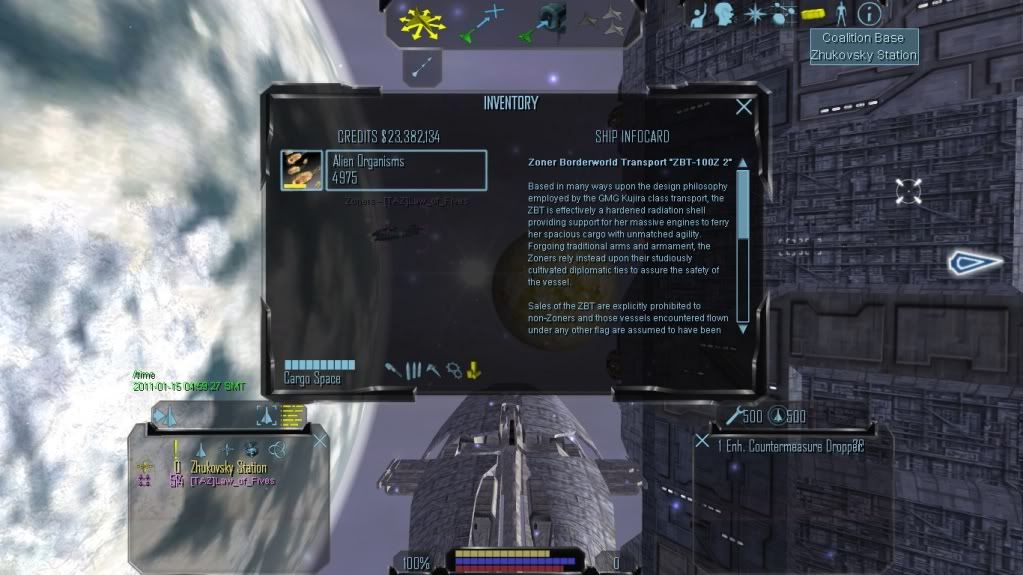This screenshot has height=575, width=1023.
Task: Select the yellow commodities filter arrow
Action: 473,370
